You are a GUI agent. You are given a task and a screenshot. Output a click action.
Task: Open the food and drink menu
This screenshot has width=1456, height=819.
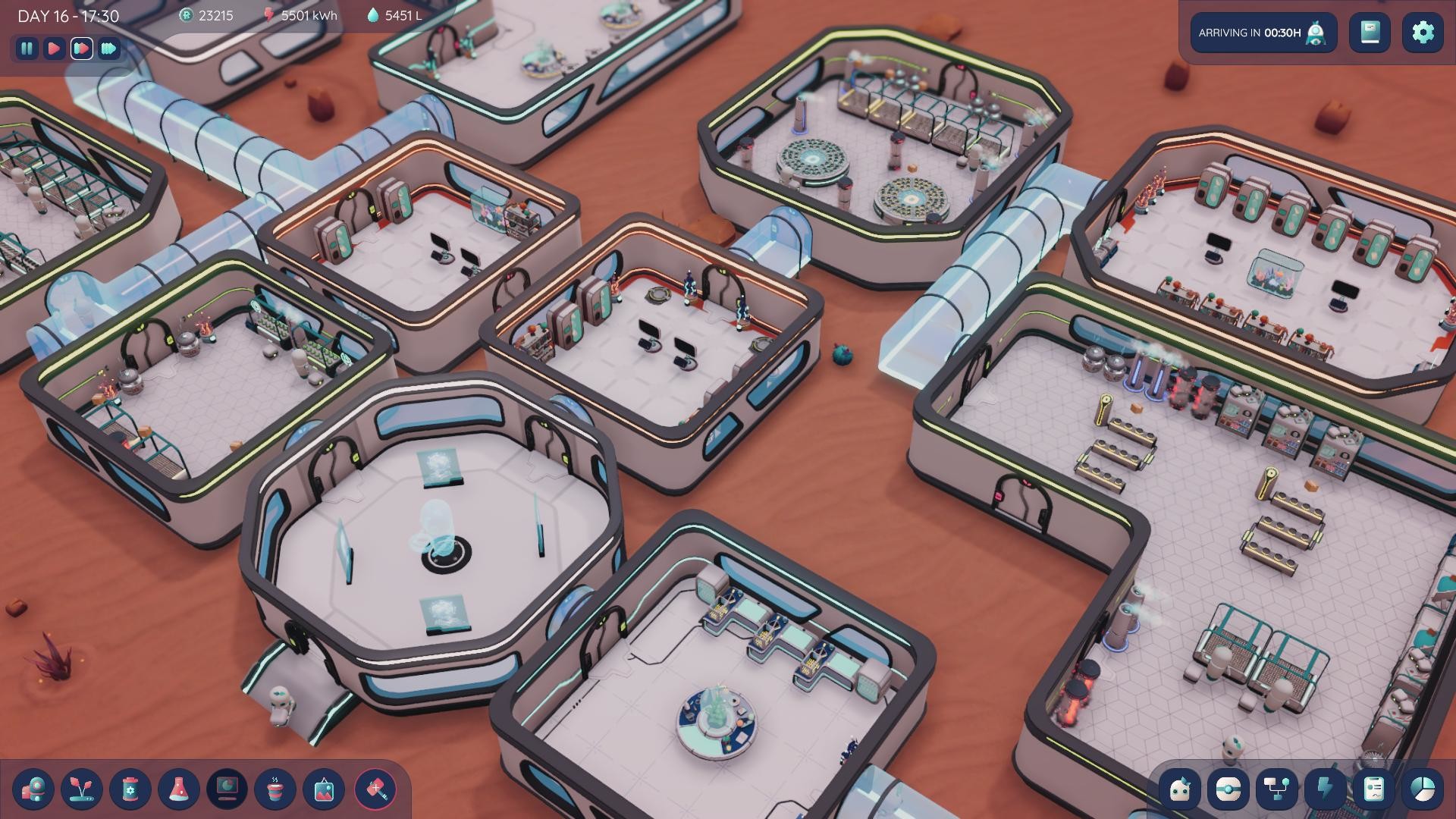[275, 789]
